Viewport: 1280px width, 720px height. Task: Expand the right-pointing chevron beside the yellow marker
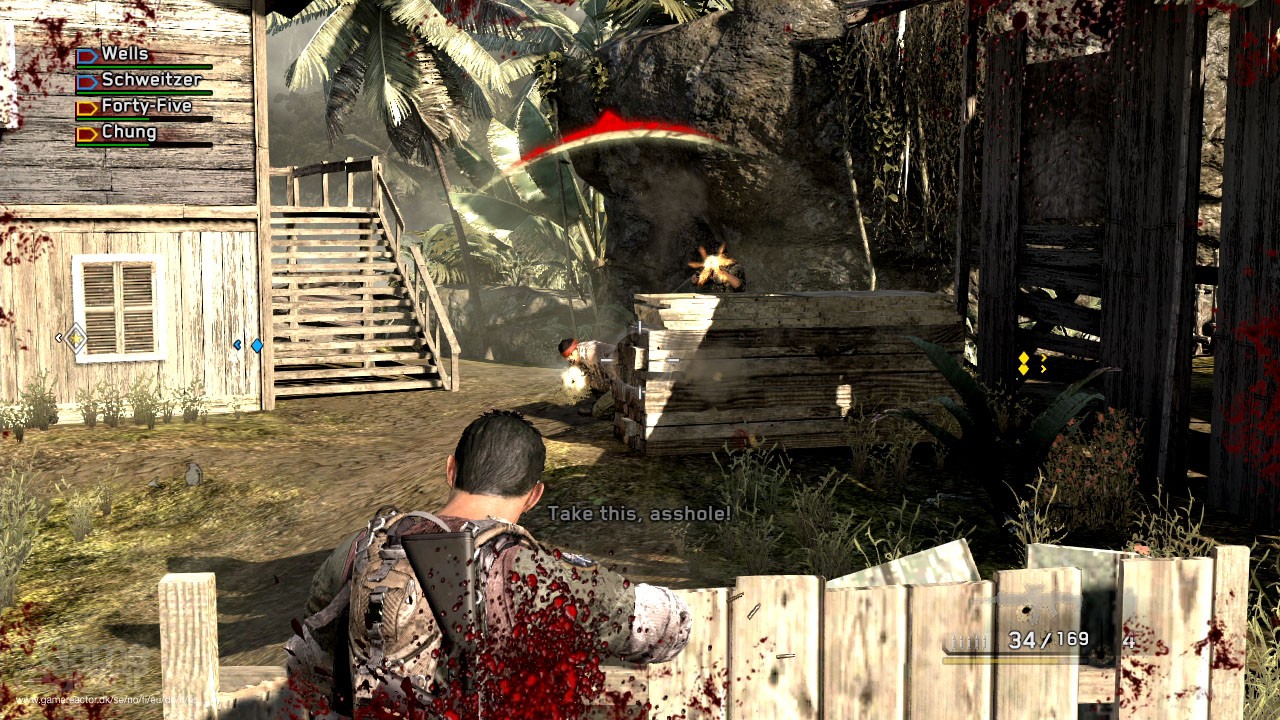(x=1043, y=357)
